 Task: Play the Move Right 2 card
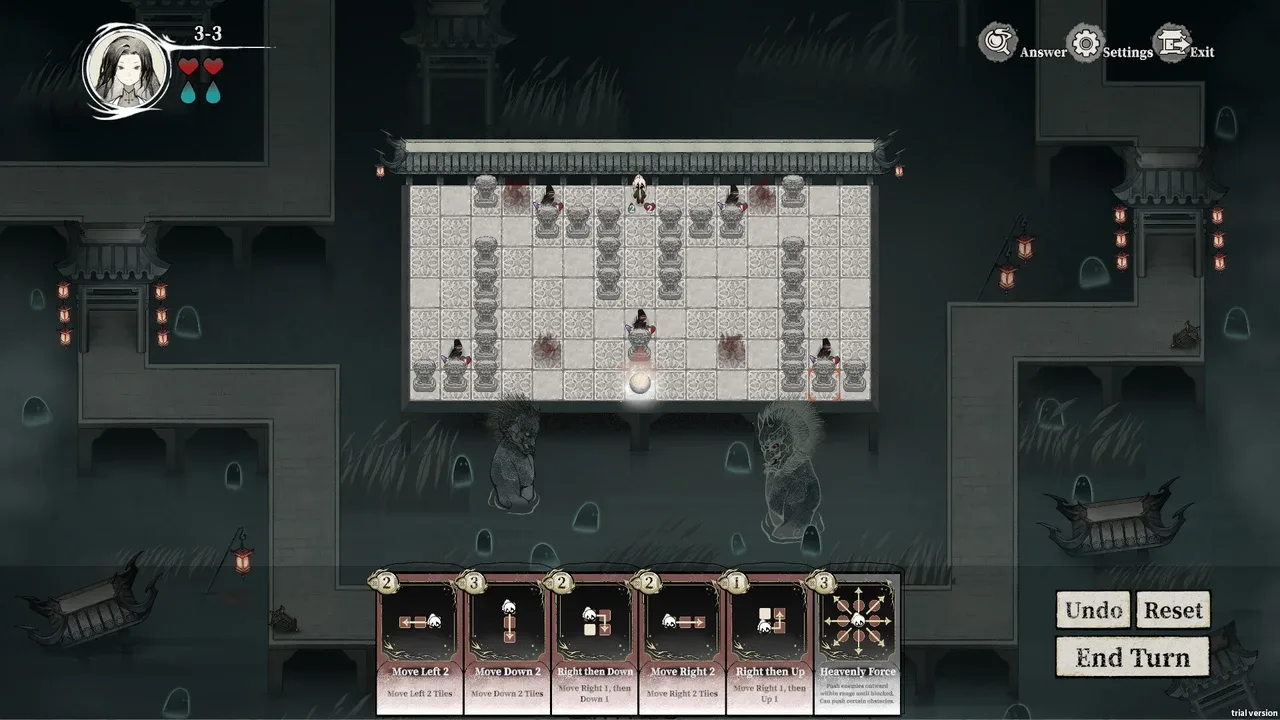[682, 640]
